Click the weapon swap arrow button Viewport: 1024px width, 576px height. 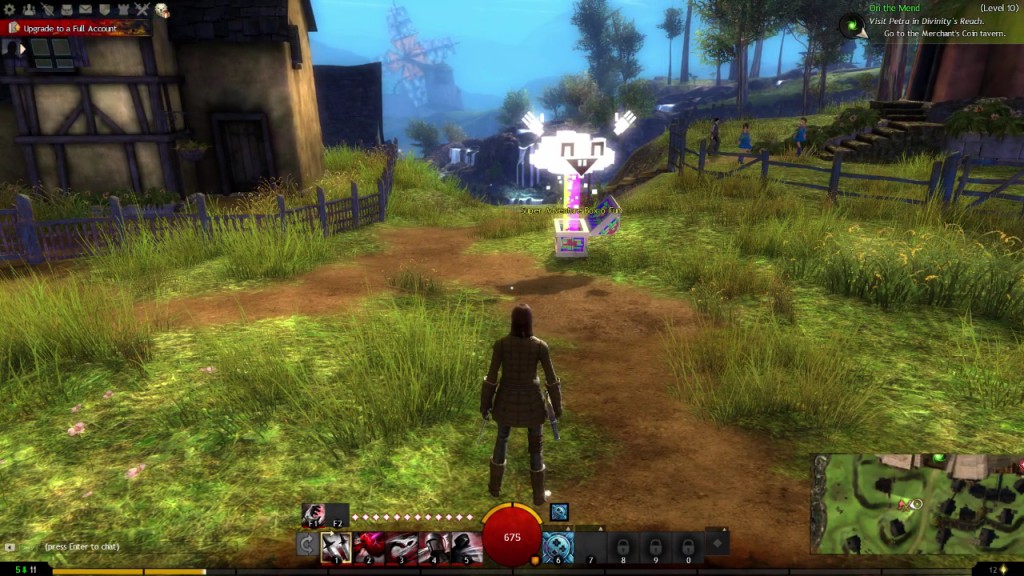[x=308, y=546]
